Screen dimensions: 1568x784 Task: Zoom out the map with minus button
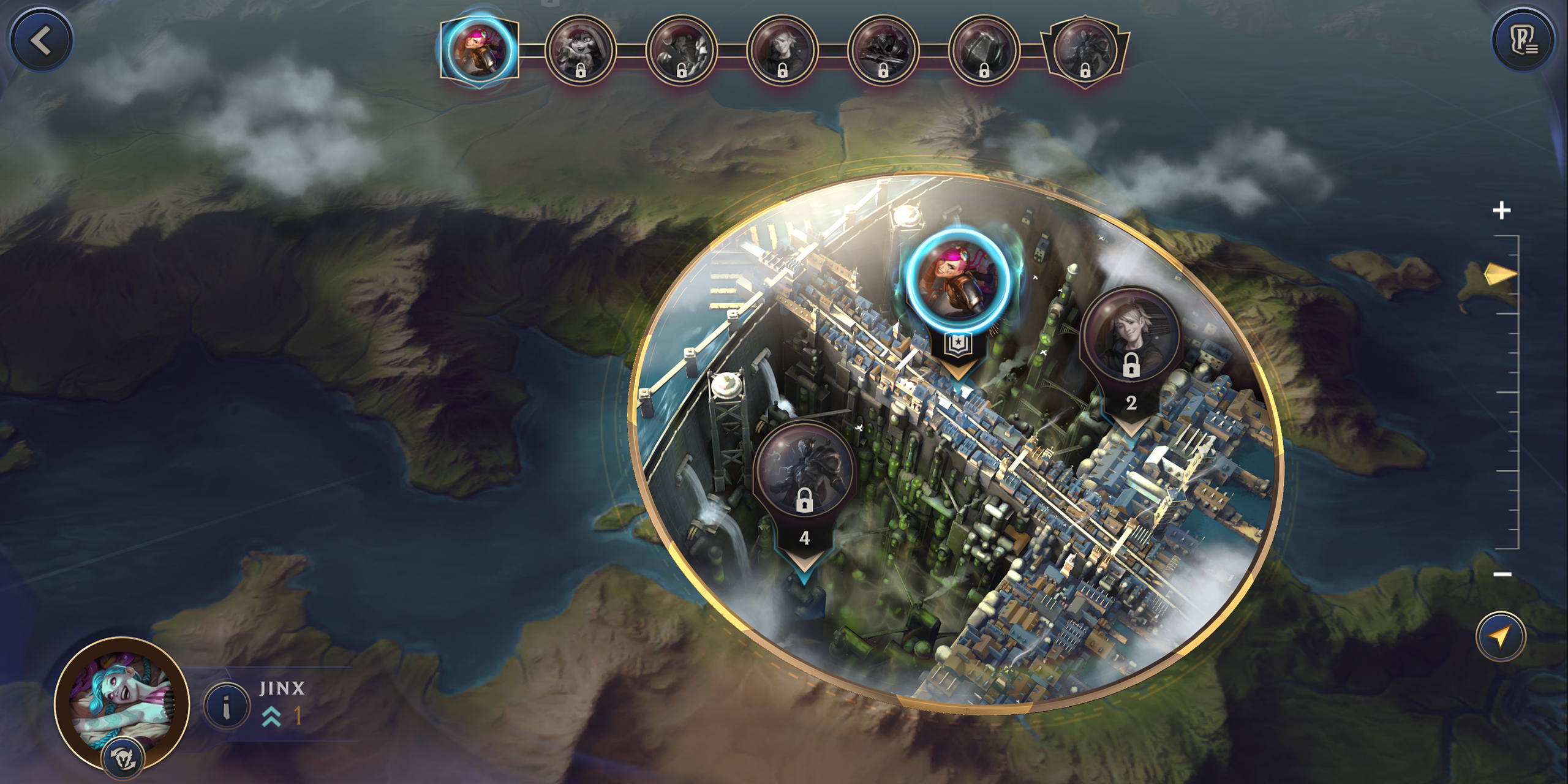[1502, 574]
